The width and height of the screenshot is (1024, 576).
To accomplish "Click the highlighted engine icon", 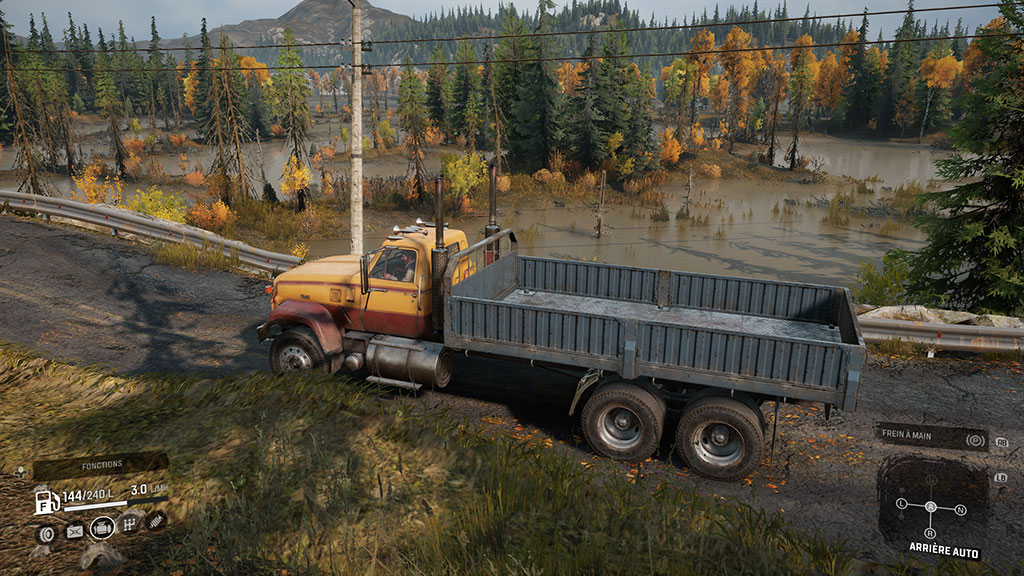I will pos(102,528).
